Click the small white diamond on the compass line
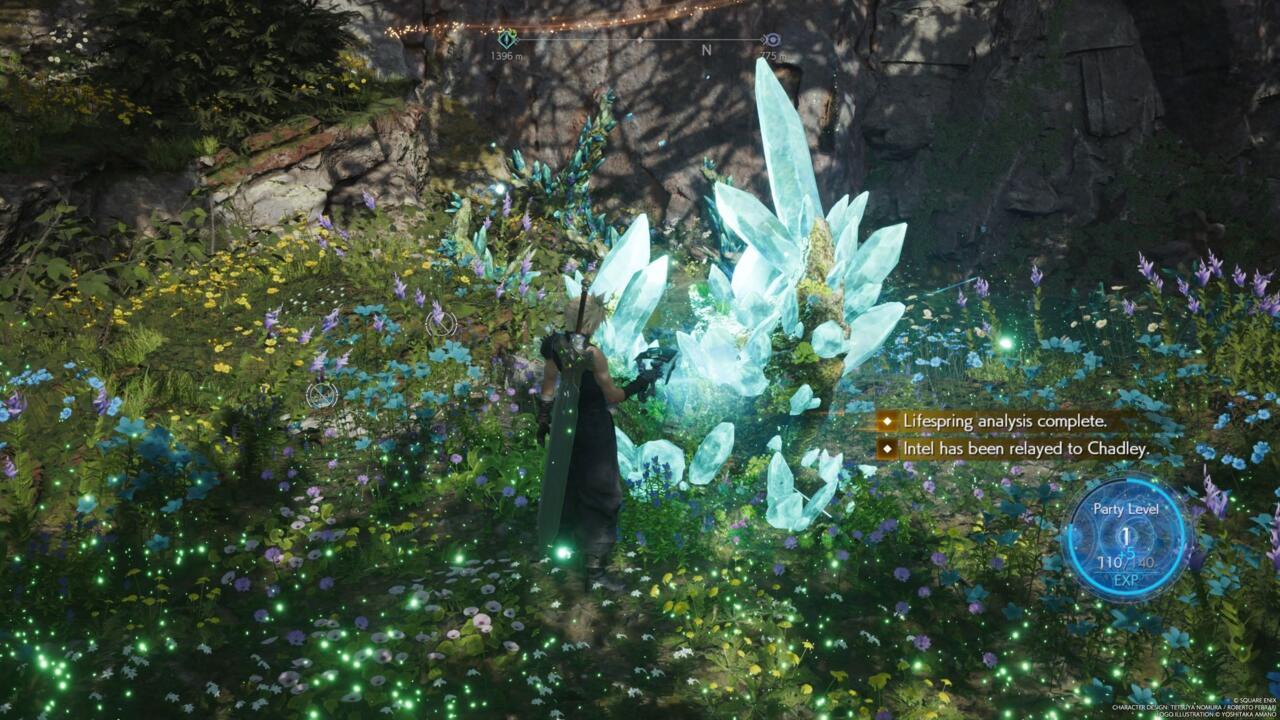Screen dimensions: 1280x720 (639, 40)
